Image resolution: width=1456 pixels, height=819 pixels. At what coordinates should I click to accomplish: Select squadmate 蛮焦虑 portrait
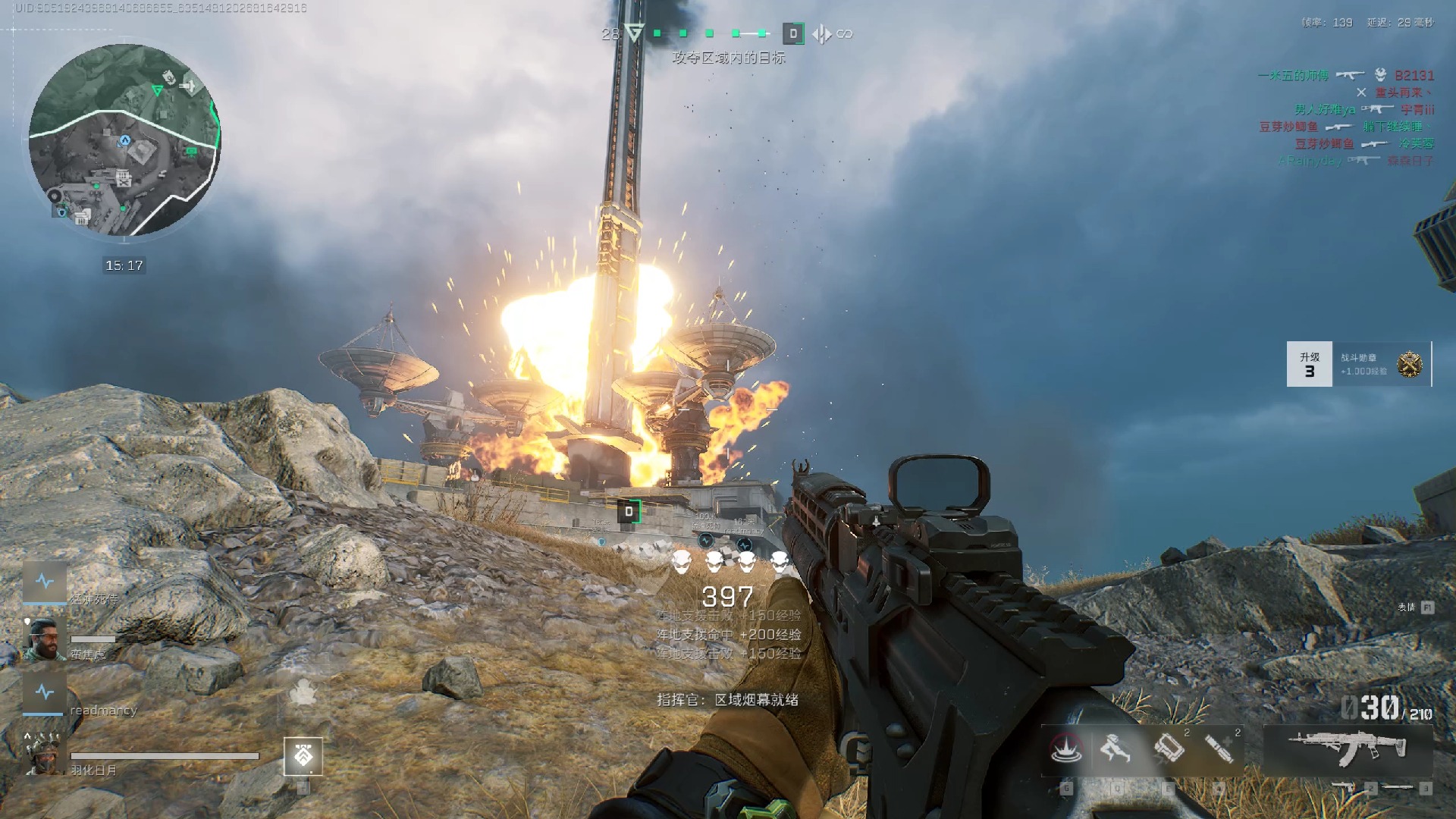[x=44, y=640]
